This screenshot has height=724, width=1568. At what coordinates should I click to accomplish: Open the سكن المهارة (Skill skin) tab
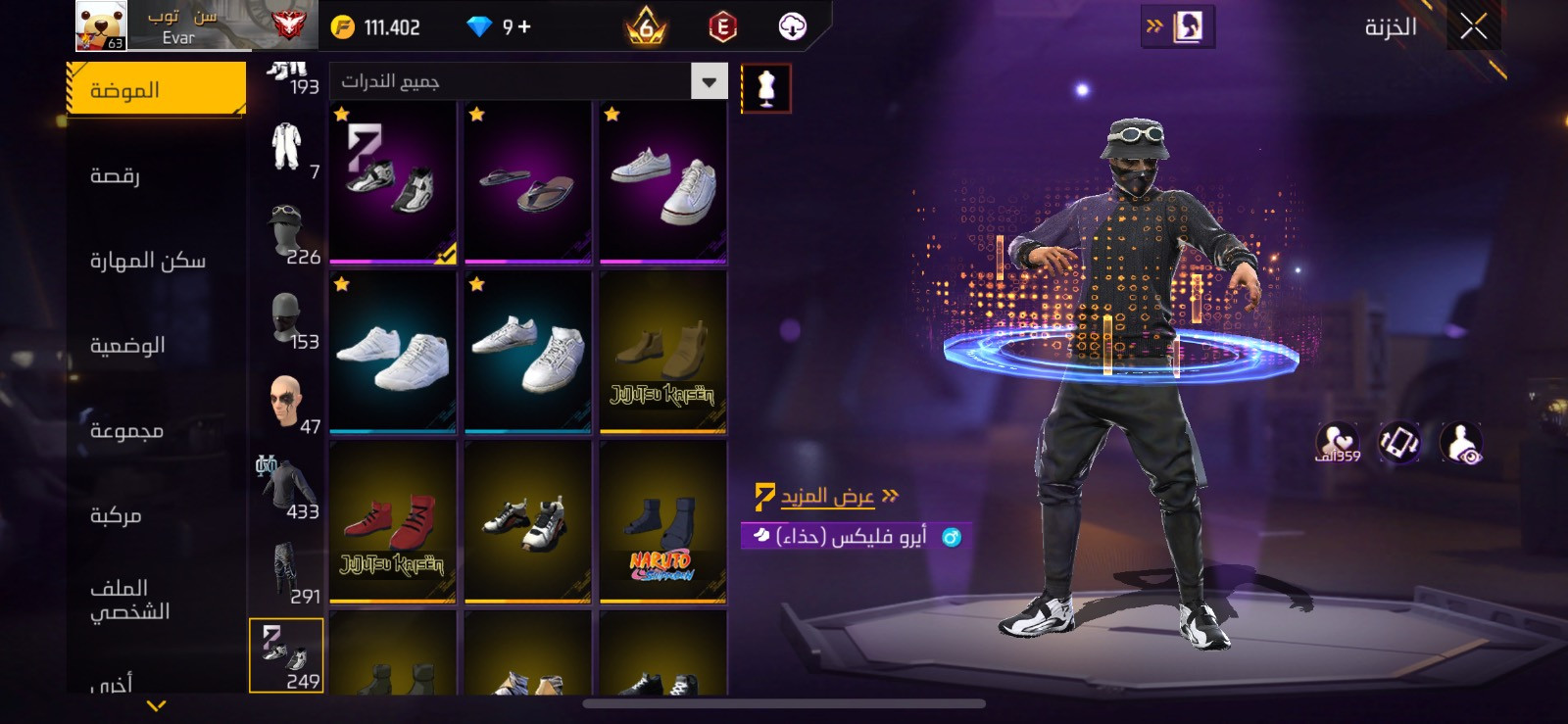[147, 261]
